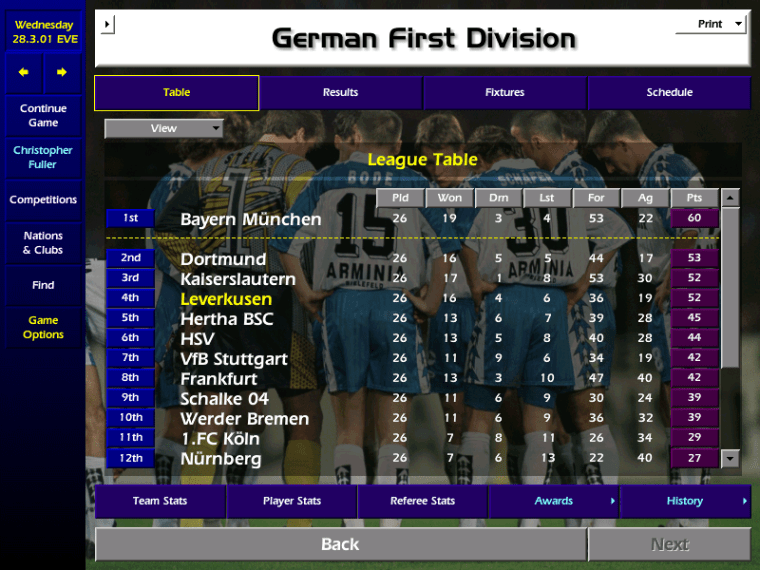The image size is (760, 570).
Task: Open the Competitions menu
Action: (x=43, y=200)
